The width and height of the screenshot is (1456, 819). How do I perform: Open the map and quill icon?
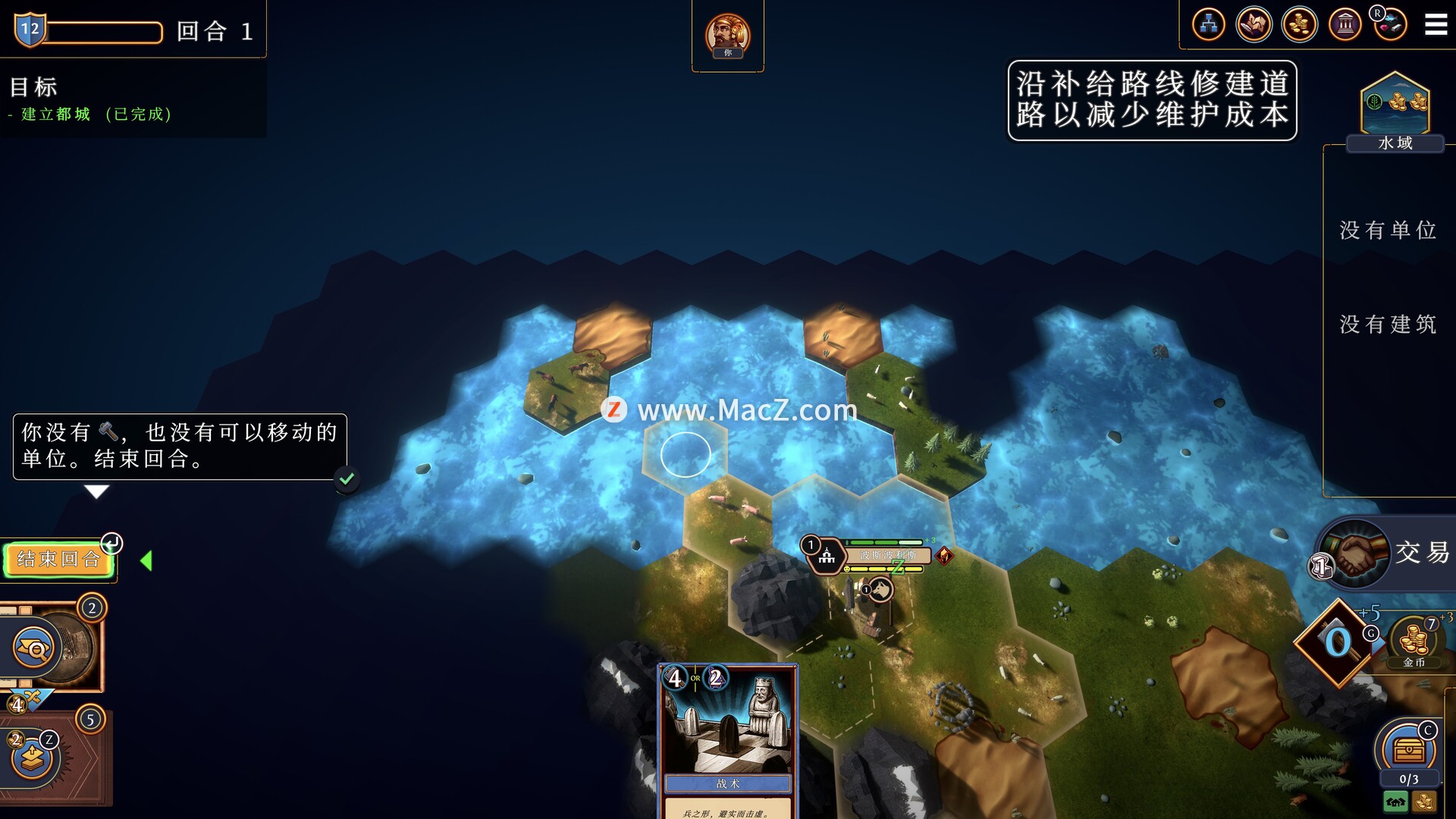(x=1254, y=25)
